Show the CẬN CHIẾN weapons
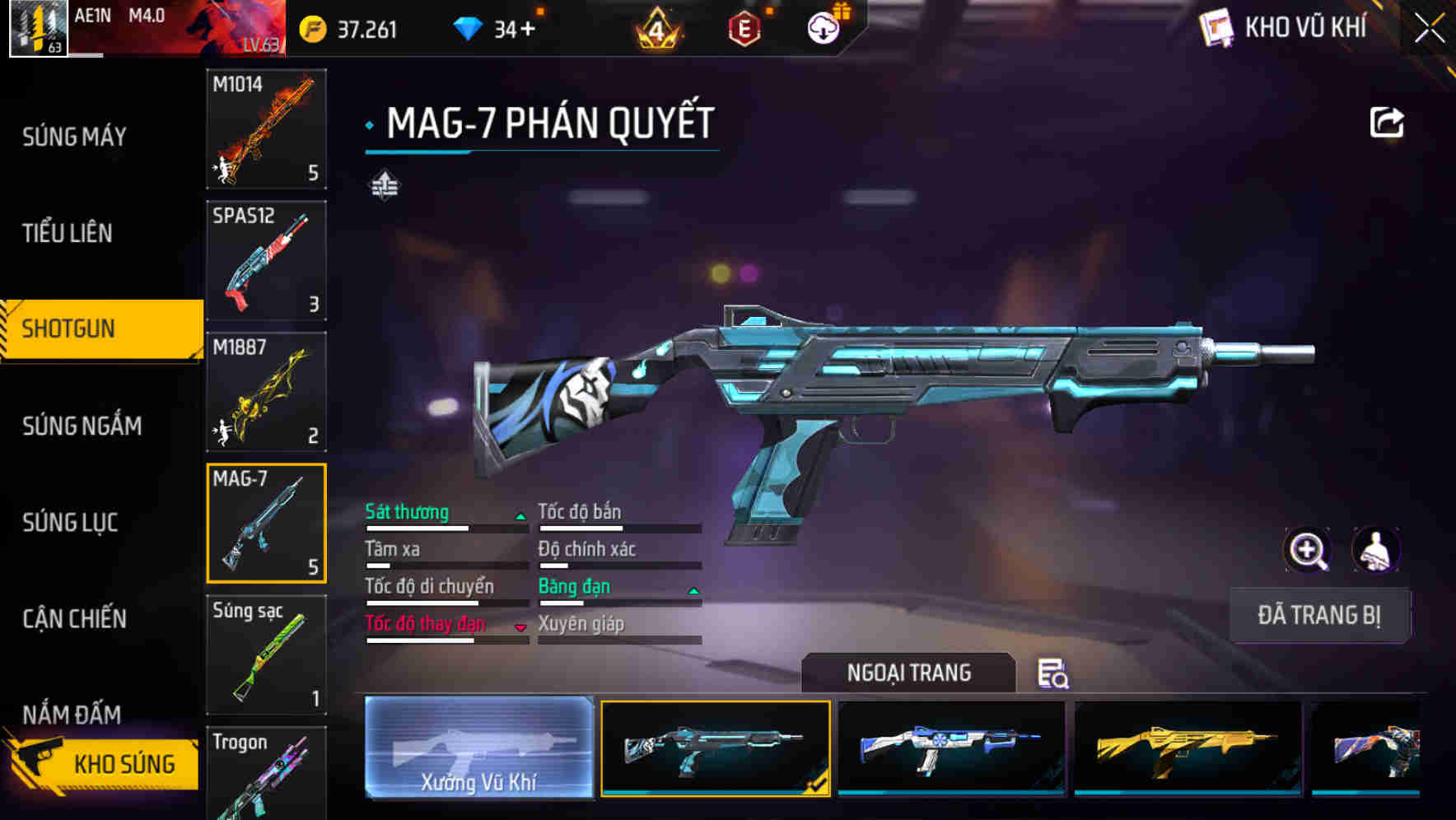 pyautogui.click(x=74, y=618)
